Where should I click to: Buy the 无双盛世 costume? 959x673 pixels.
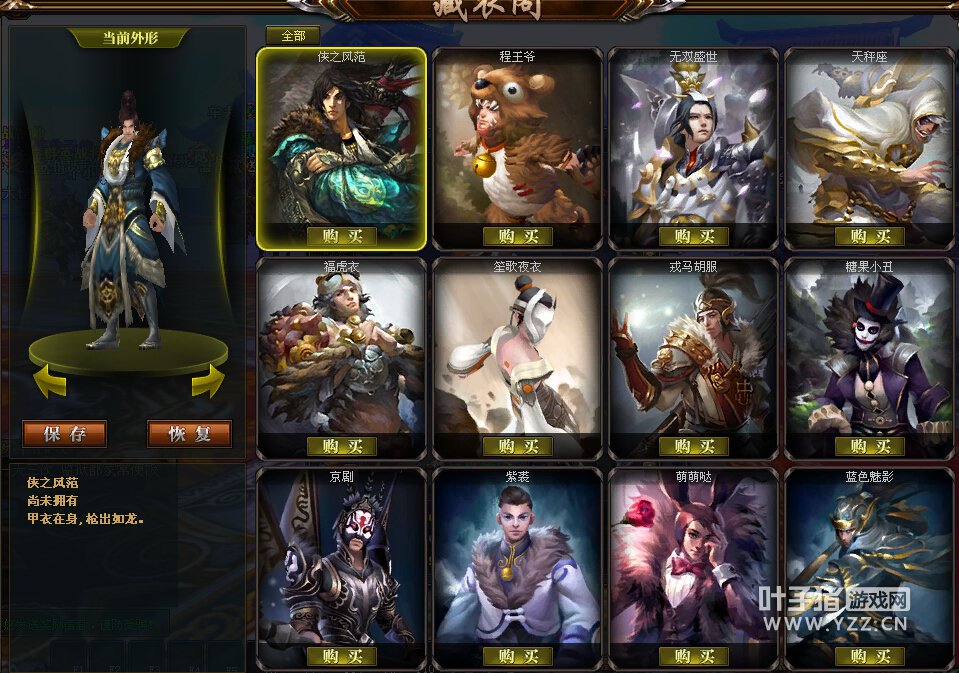tap(693, 236)
